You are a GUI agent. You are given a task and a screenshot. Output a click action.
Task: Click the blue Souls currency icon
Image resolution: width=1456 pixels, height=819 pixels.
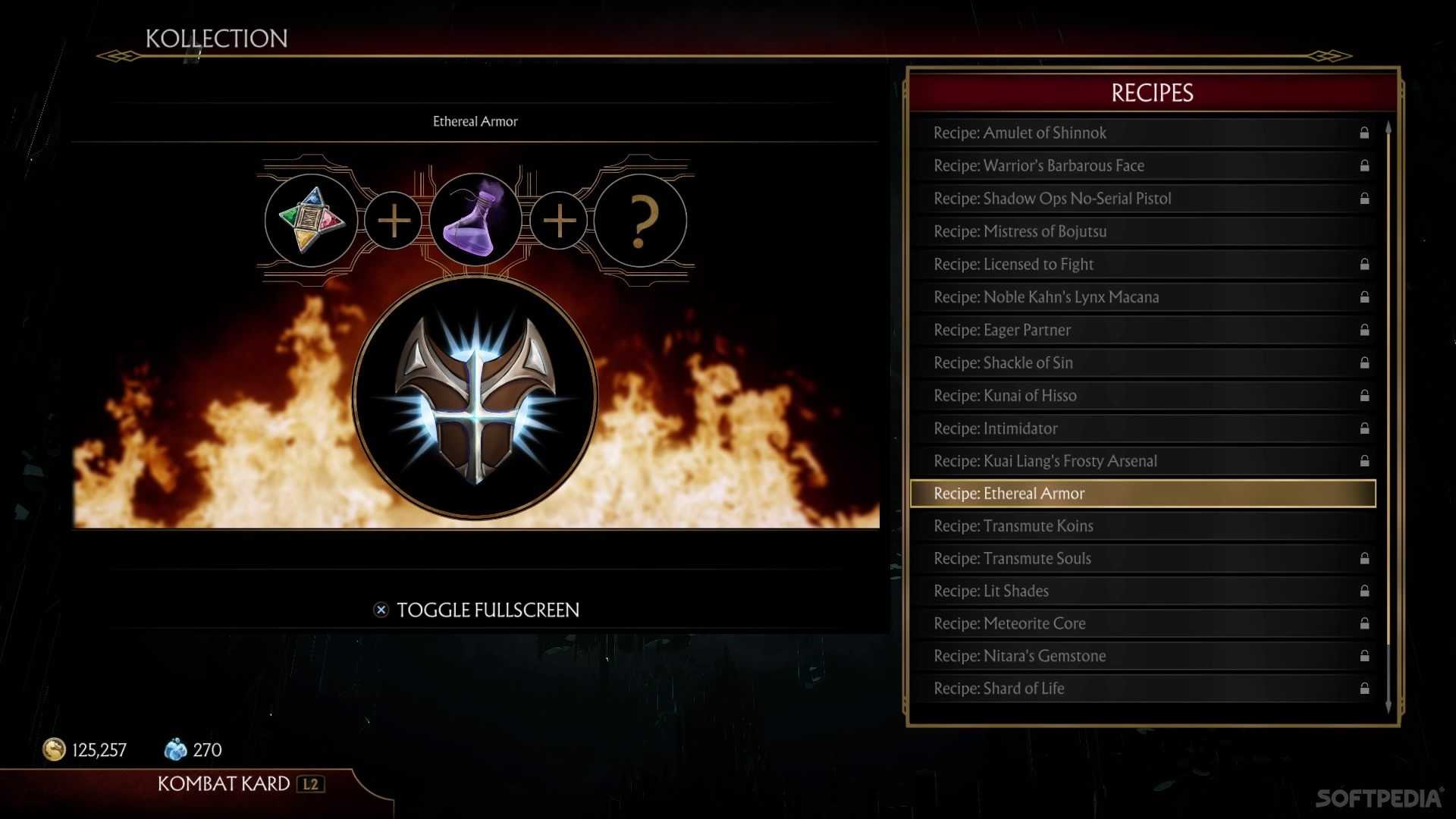[x=176, y=749]
